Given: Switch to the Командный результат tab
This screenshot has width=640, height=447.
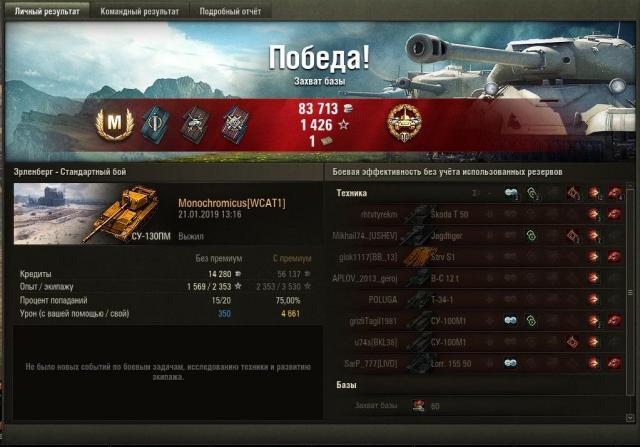Looking at the screenshot, I should (139, 11).
